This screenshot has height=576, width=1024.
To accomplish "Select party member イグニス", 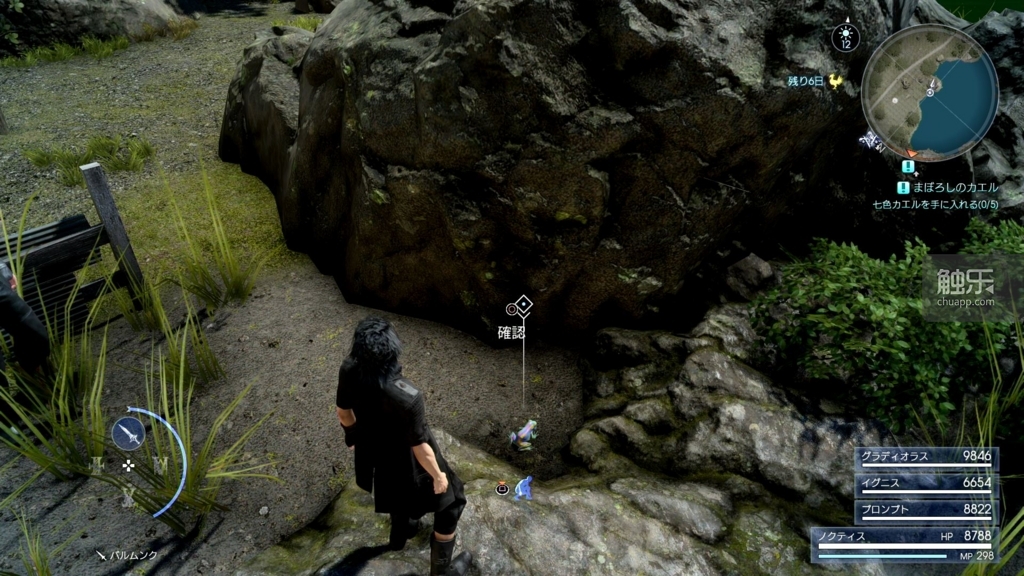I will coord(926,482).
